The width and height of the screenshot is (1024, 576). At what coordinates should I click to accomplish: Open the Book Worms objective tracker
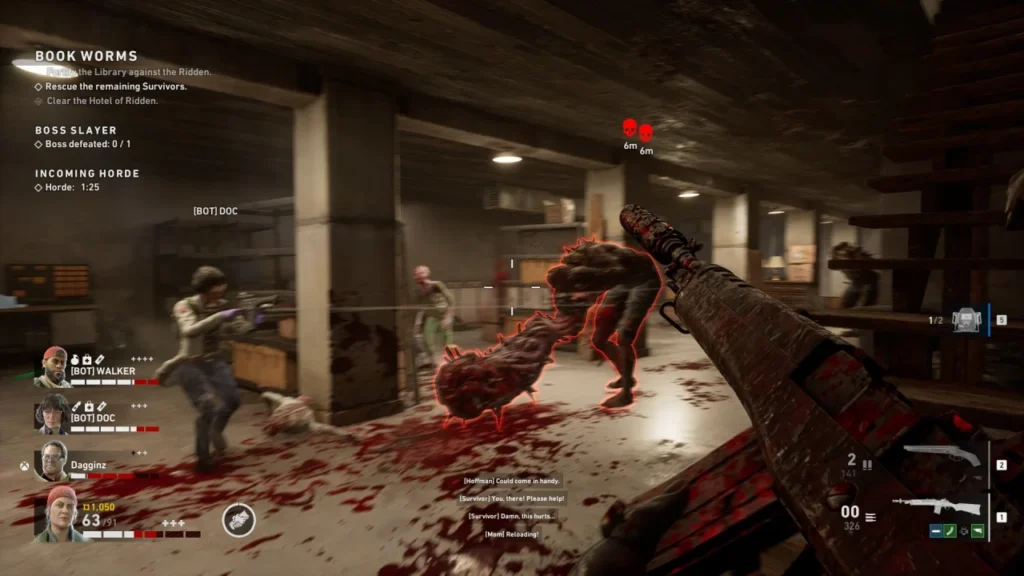pyautogui.click(x=86, y=56)
